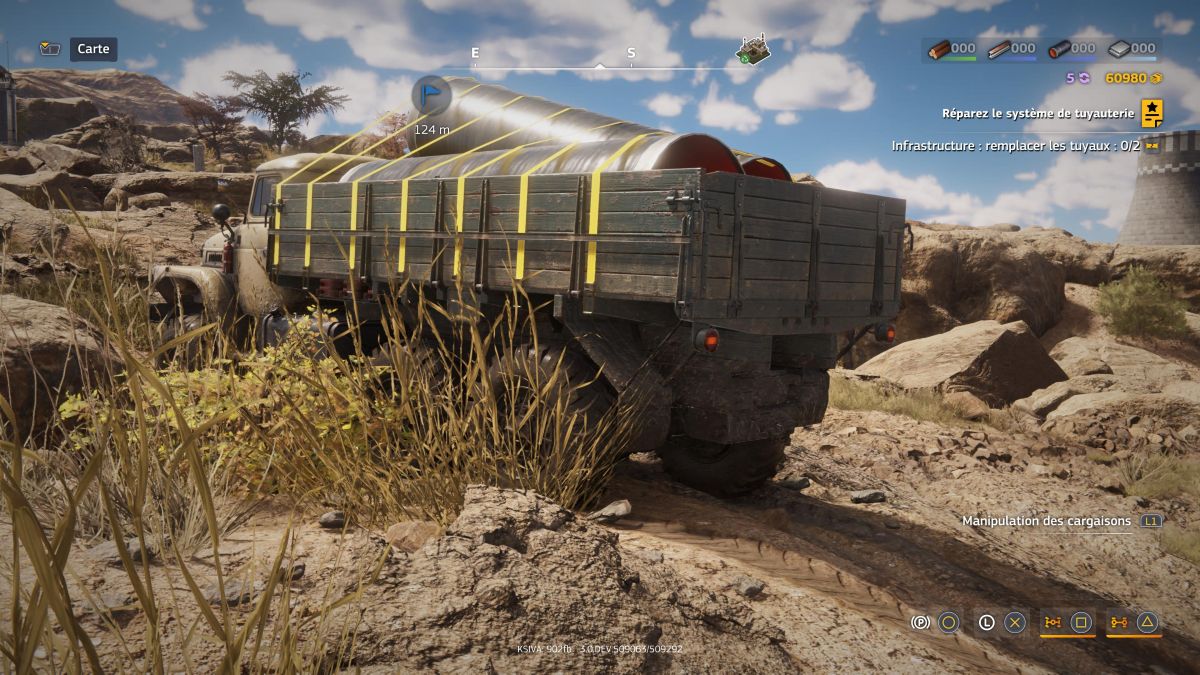The image size is (1200, 675).
Task: Click the steel beams resource icon
Action: click(x=999, y=48)
